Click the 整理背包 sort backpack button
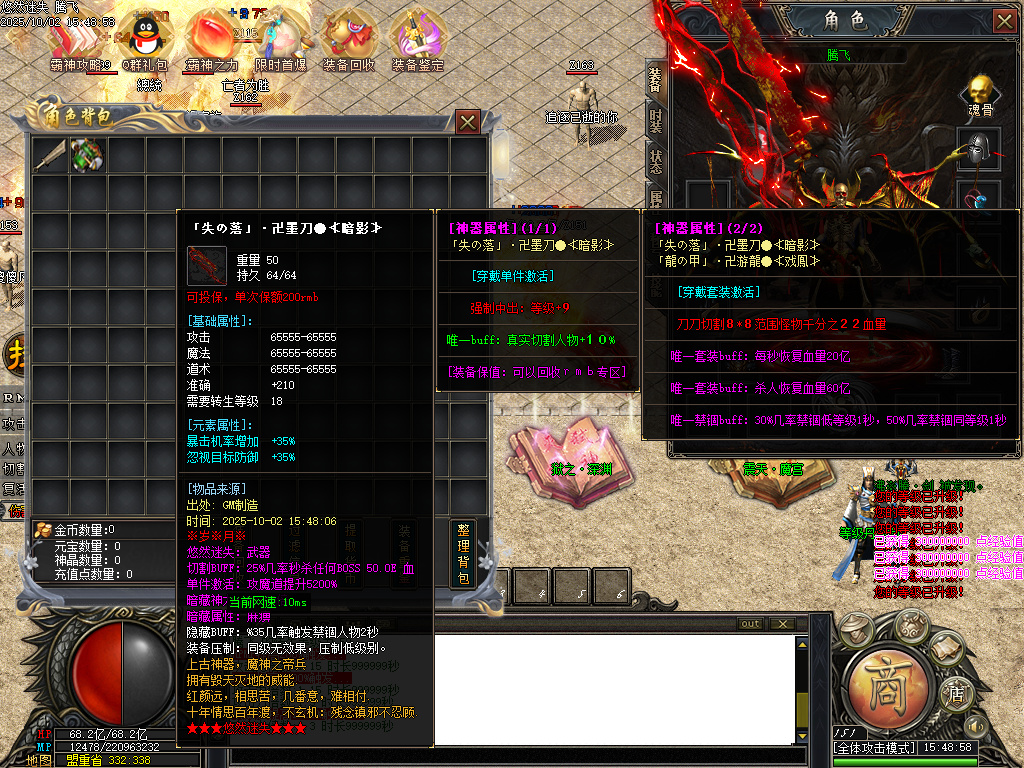The height and width of the screenshot is (768, 1024). 463,553
